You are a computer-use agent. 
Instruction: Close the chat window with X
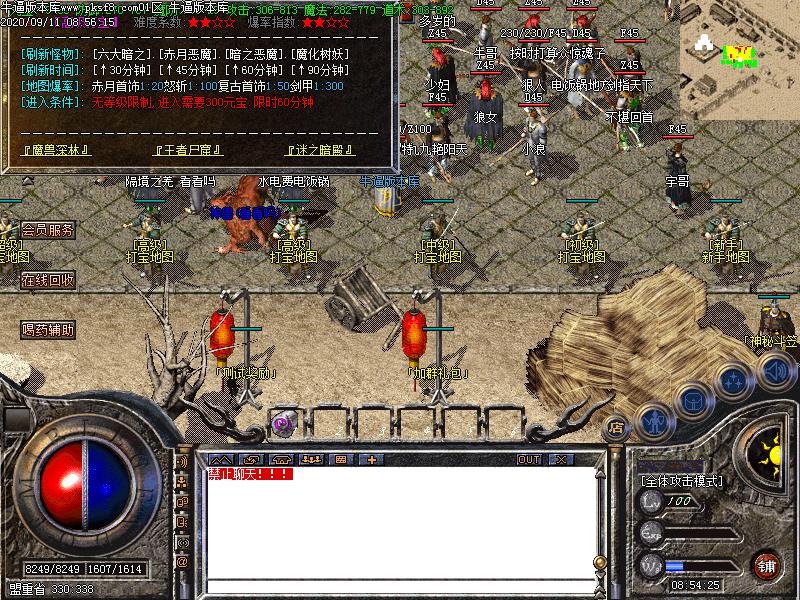point(560,459)
